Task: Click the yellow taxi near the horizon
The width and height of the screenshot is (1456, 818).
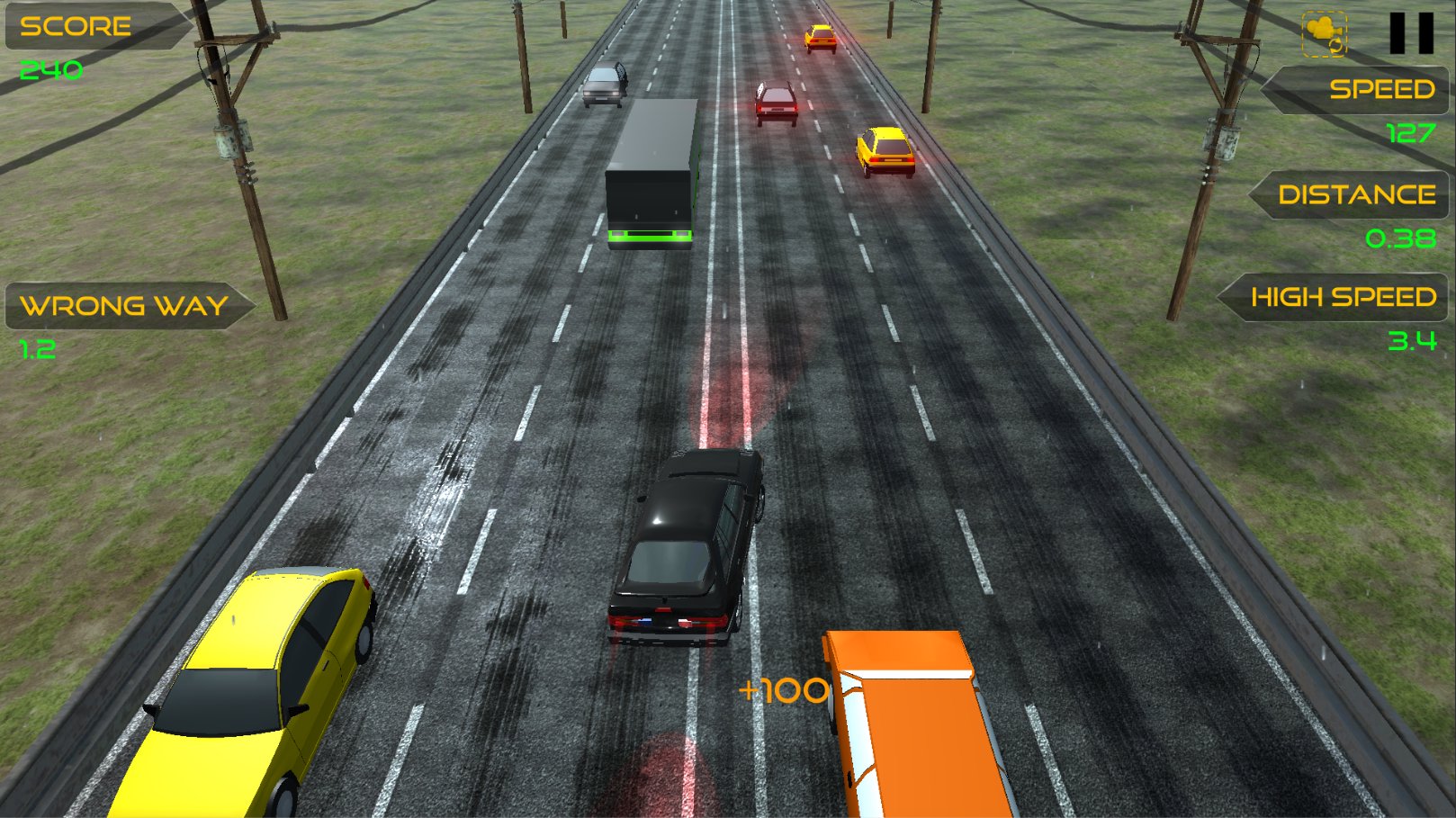Action: [820, 38]
